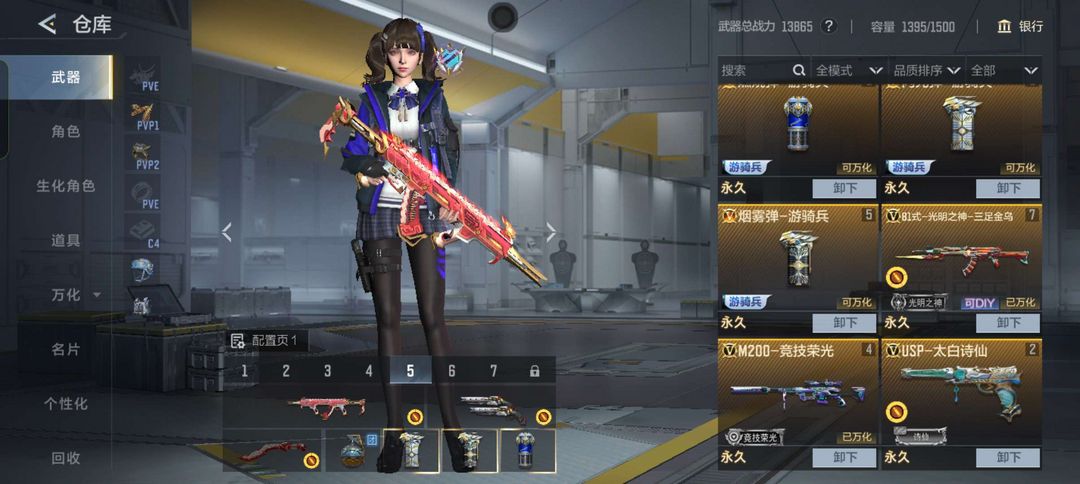The width and height of the screenshot is (1080, 484).
Task: Select the PVP1 weapon set icon
Action: point(146,117)
